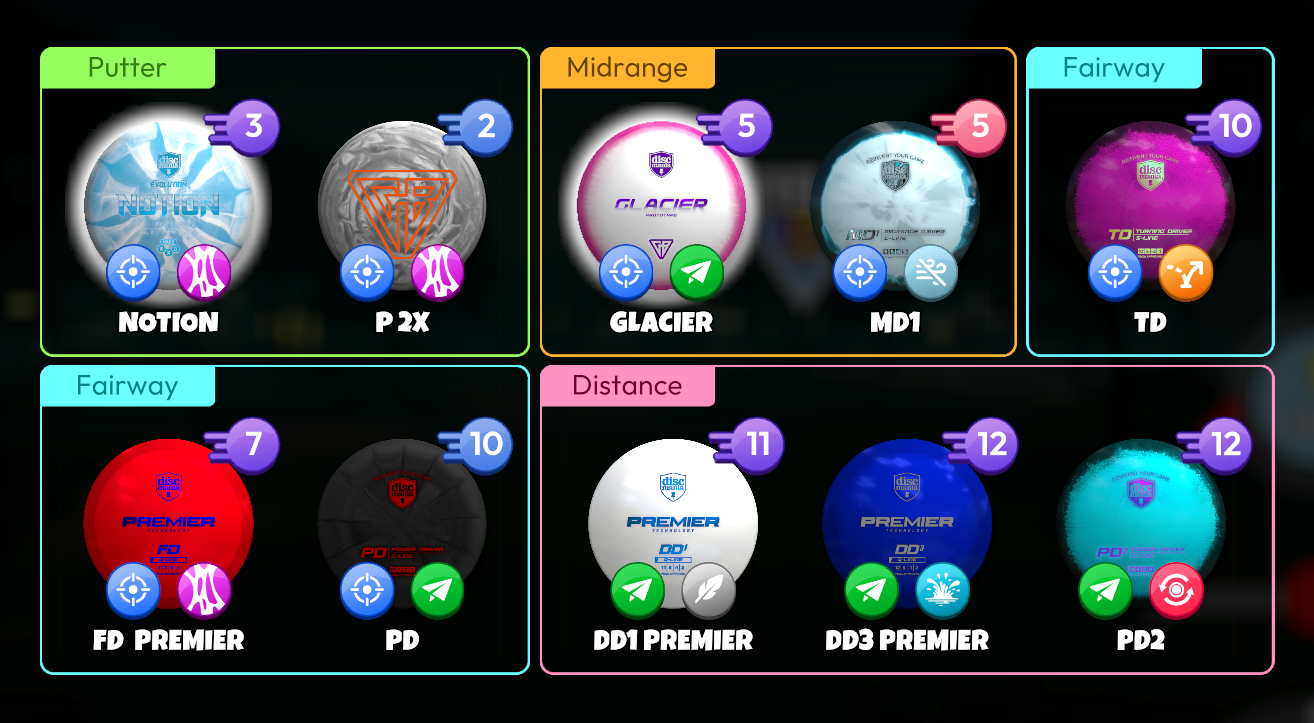Select the Putter category label
Screen dimensions: 1314x723
(126, 68)
